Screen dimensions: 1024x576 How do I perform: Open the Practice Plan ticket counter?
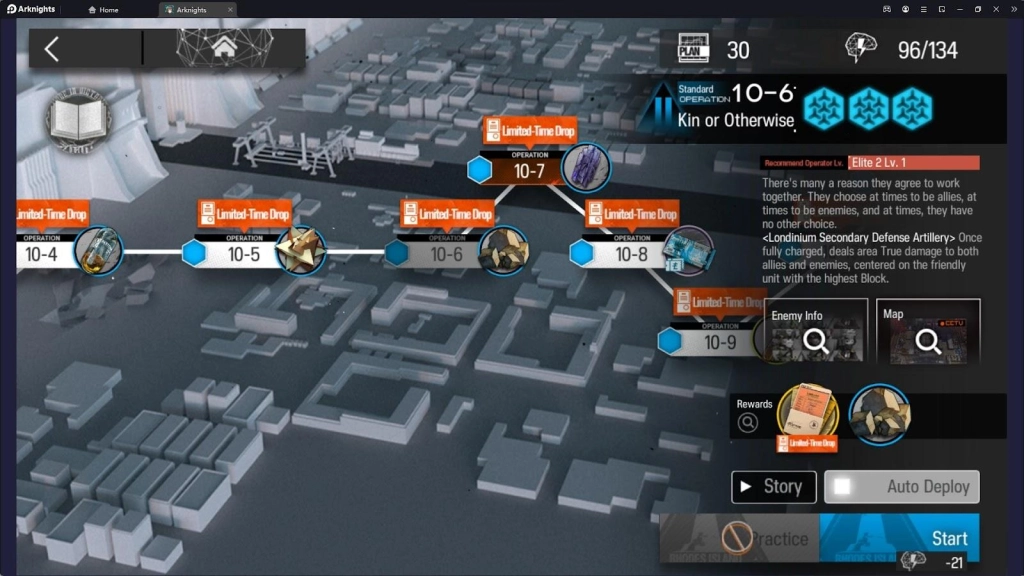coord(714,49)
